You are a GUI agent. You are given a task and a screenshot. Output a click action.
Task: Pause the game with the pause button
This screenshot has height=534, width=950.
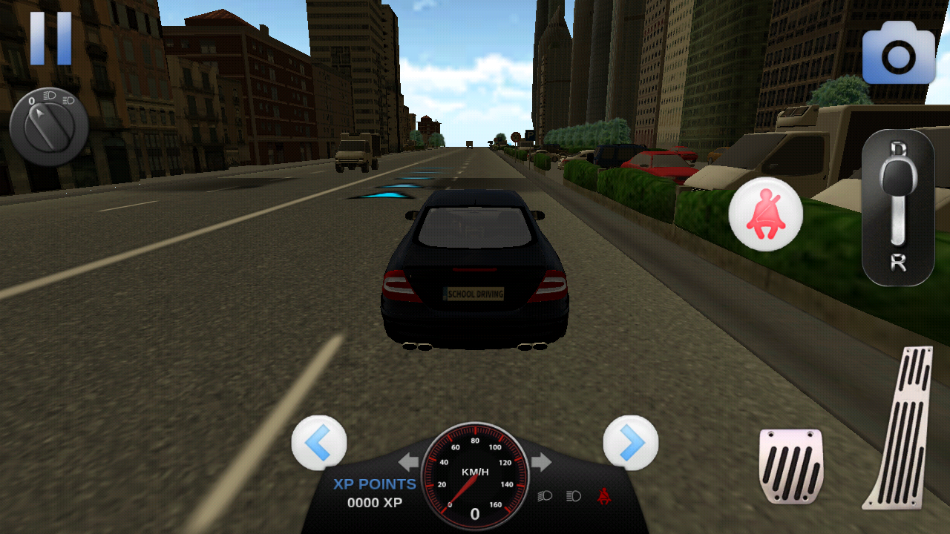point(50,38)
